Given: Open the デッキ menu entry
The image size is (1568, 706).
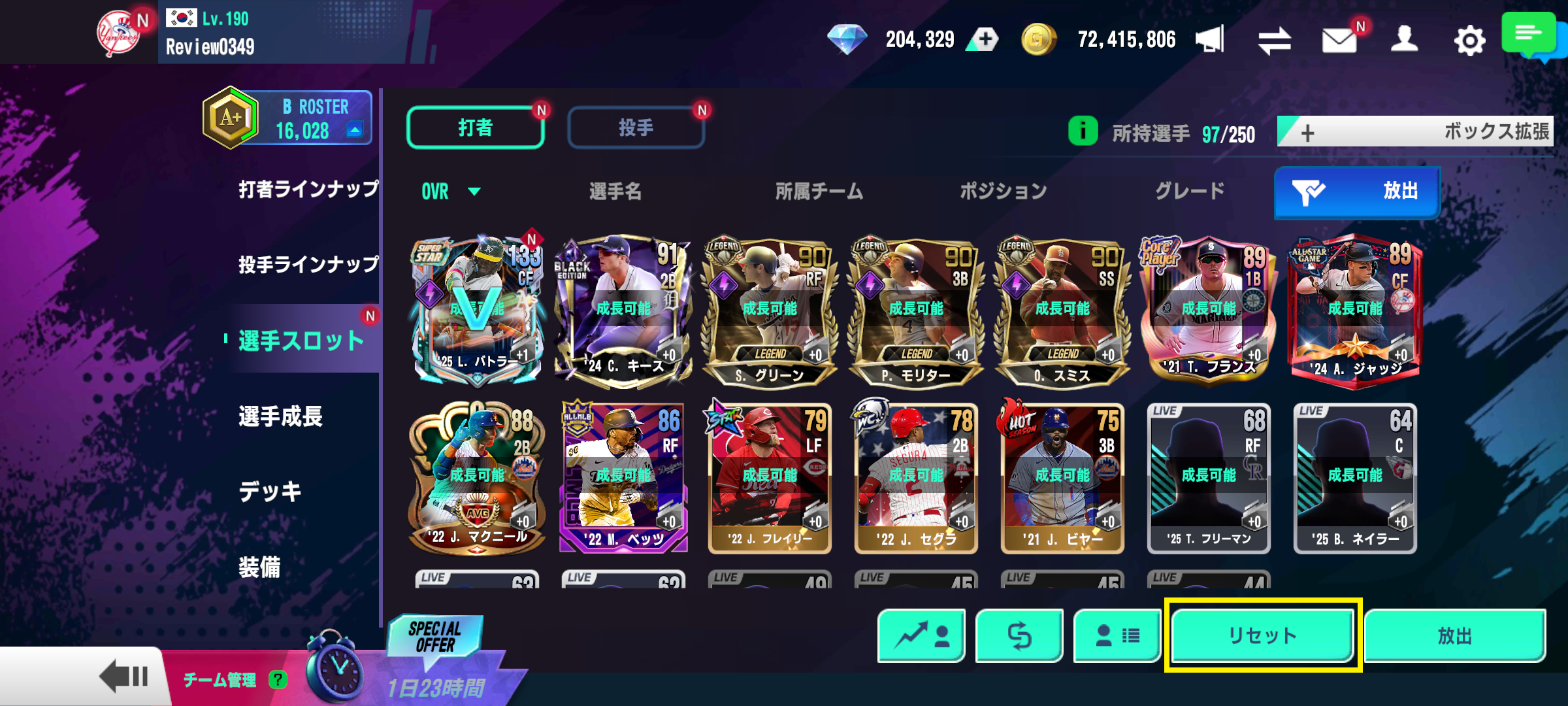Looking at the screenshot, I should coord(270,492).
